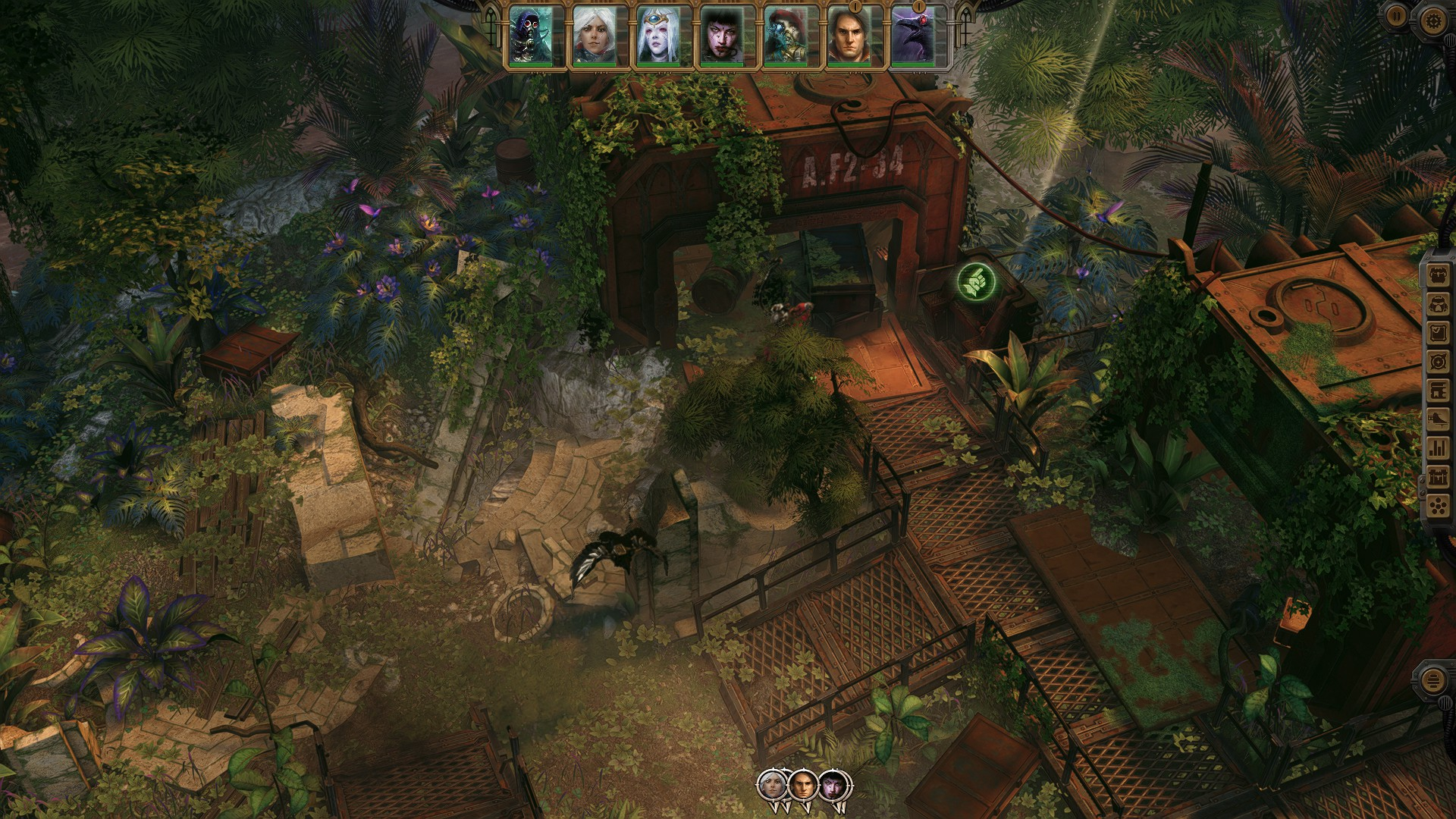This screenshot has height=819, width=1456.
Task: Open the armor character sheet button
Action: point(1439,304)
